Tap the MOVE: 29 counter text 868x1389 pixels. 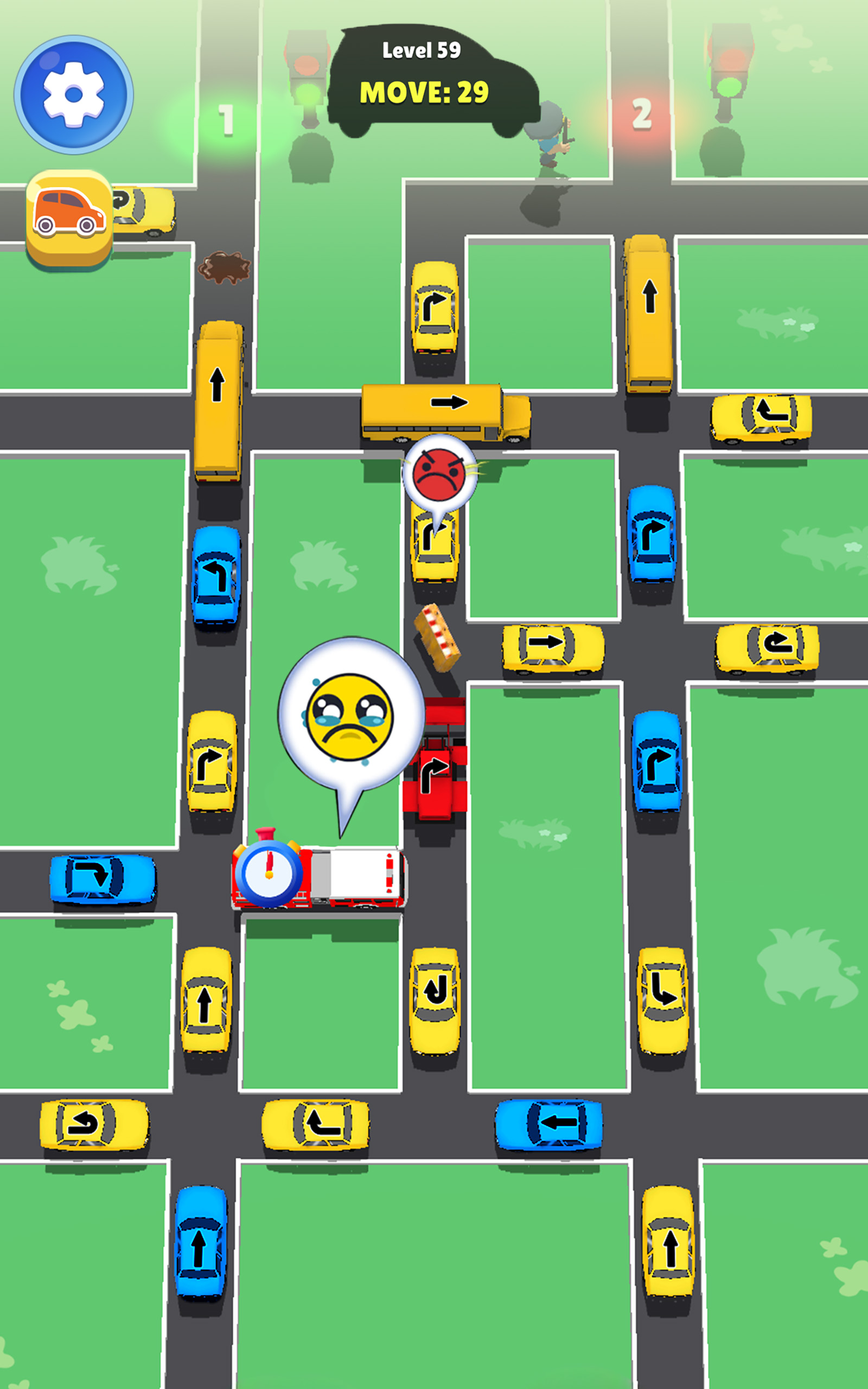tap(427, 92)
